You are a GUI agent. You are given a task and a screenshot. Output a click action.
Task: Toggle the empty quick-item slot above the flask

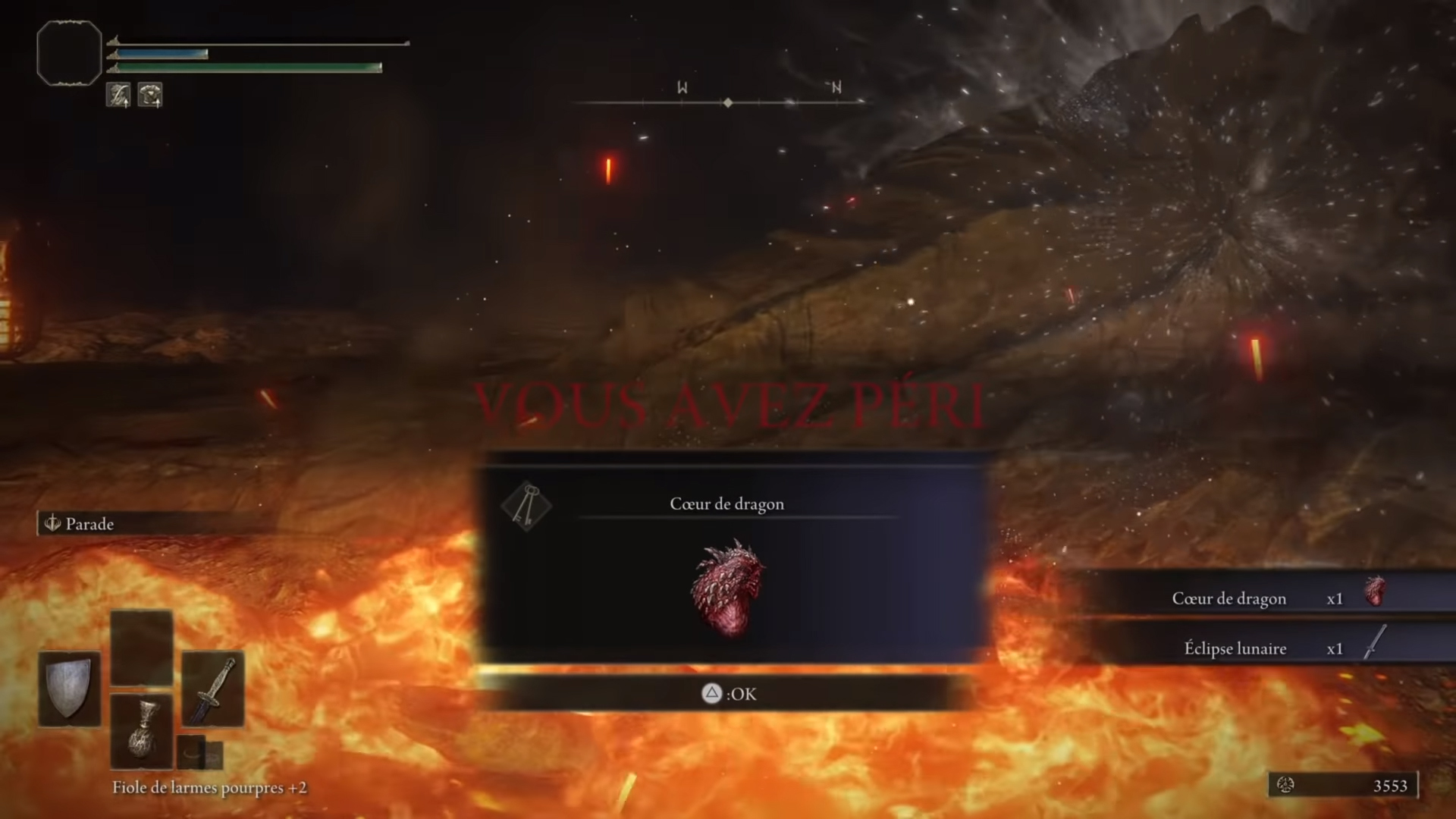coord(142,646)
